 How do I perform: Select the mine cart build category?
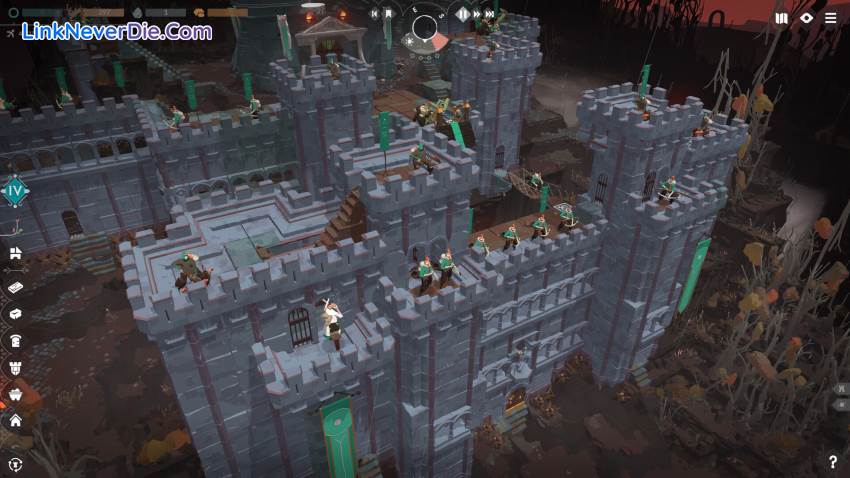tap(16, 394)
